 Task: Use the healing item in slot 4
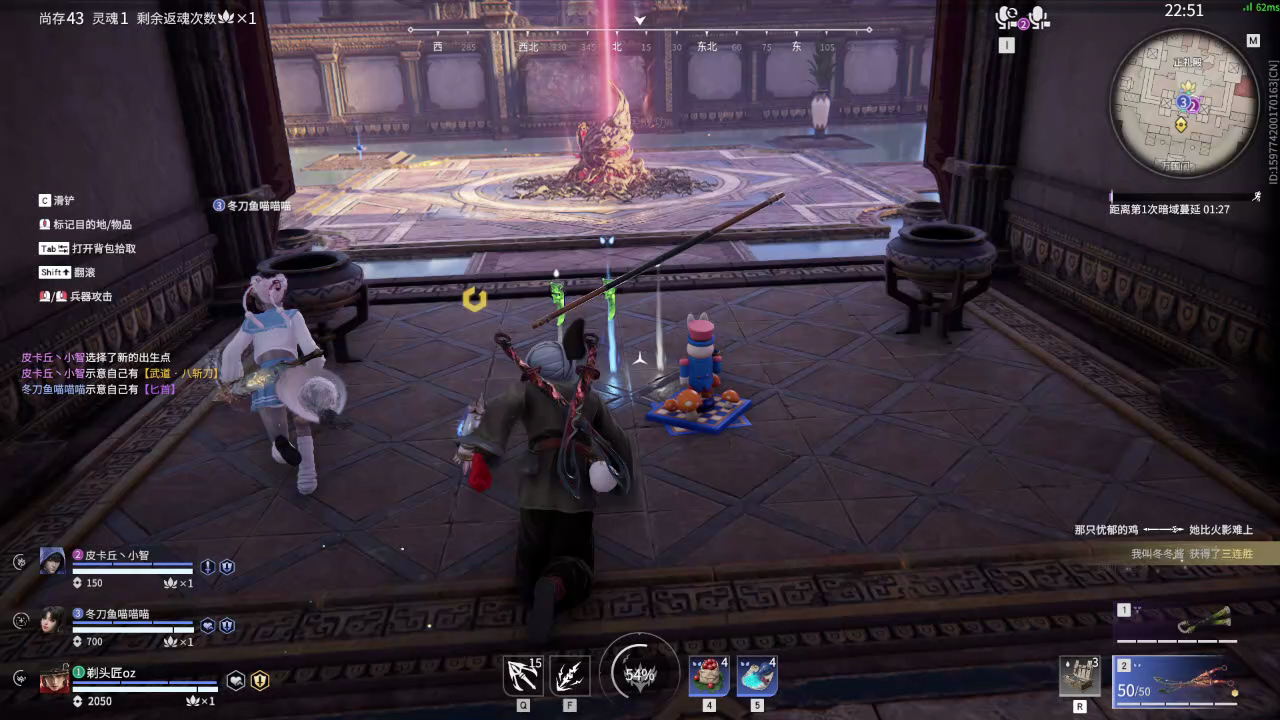pyautogui.click(x=709, y=676)
